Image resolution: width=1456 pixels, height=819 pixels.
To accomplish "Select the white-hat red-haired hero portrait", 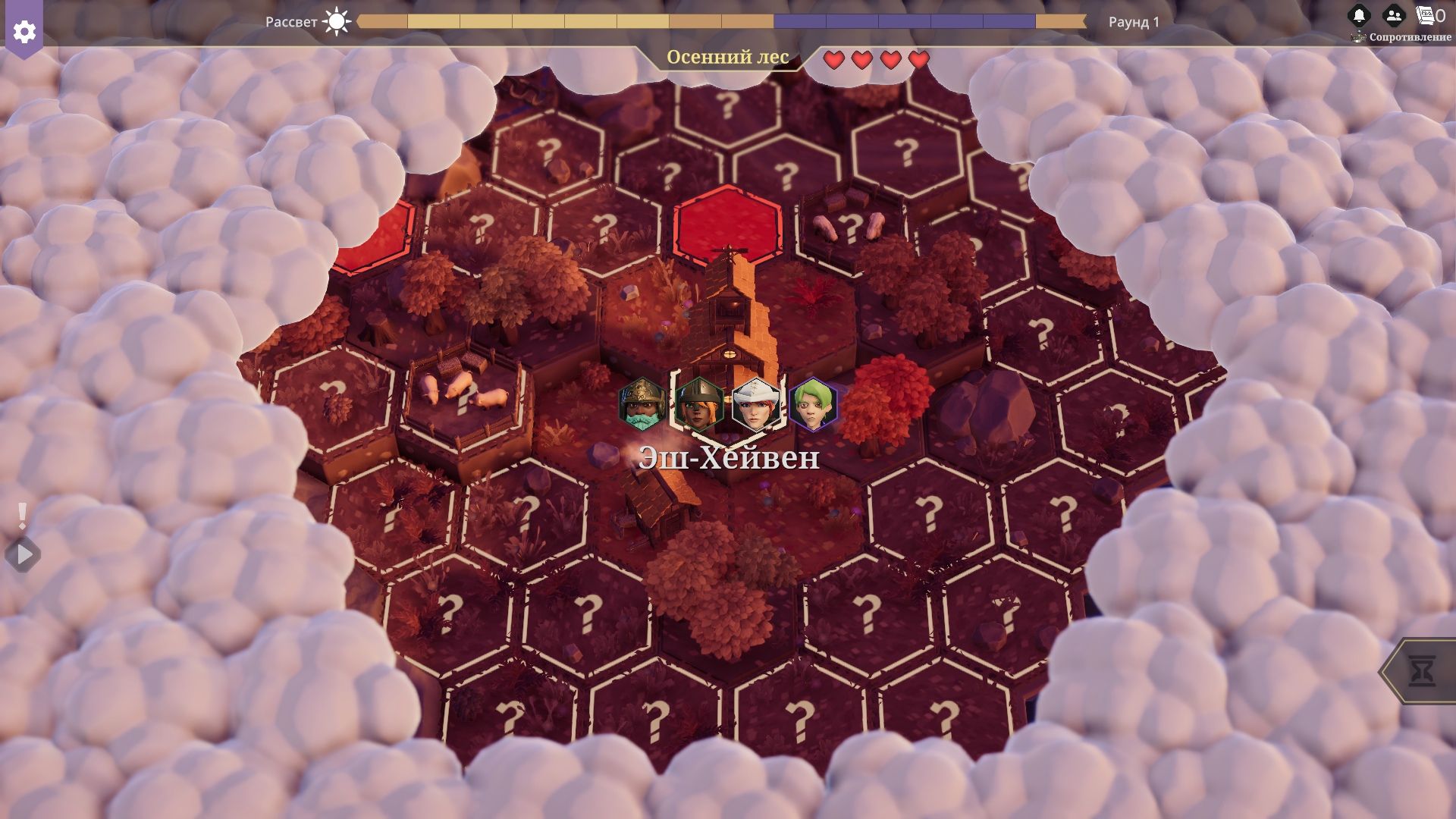I will point(755,403).
